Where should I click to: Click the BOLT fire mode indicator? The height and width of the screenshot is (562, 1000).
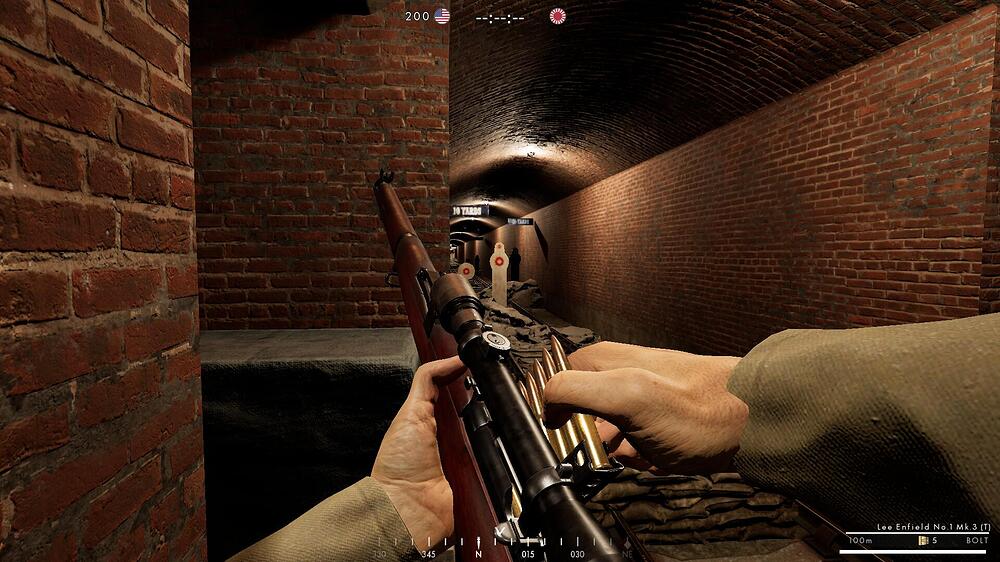[976, 542]
